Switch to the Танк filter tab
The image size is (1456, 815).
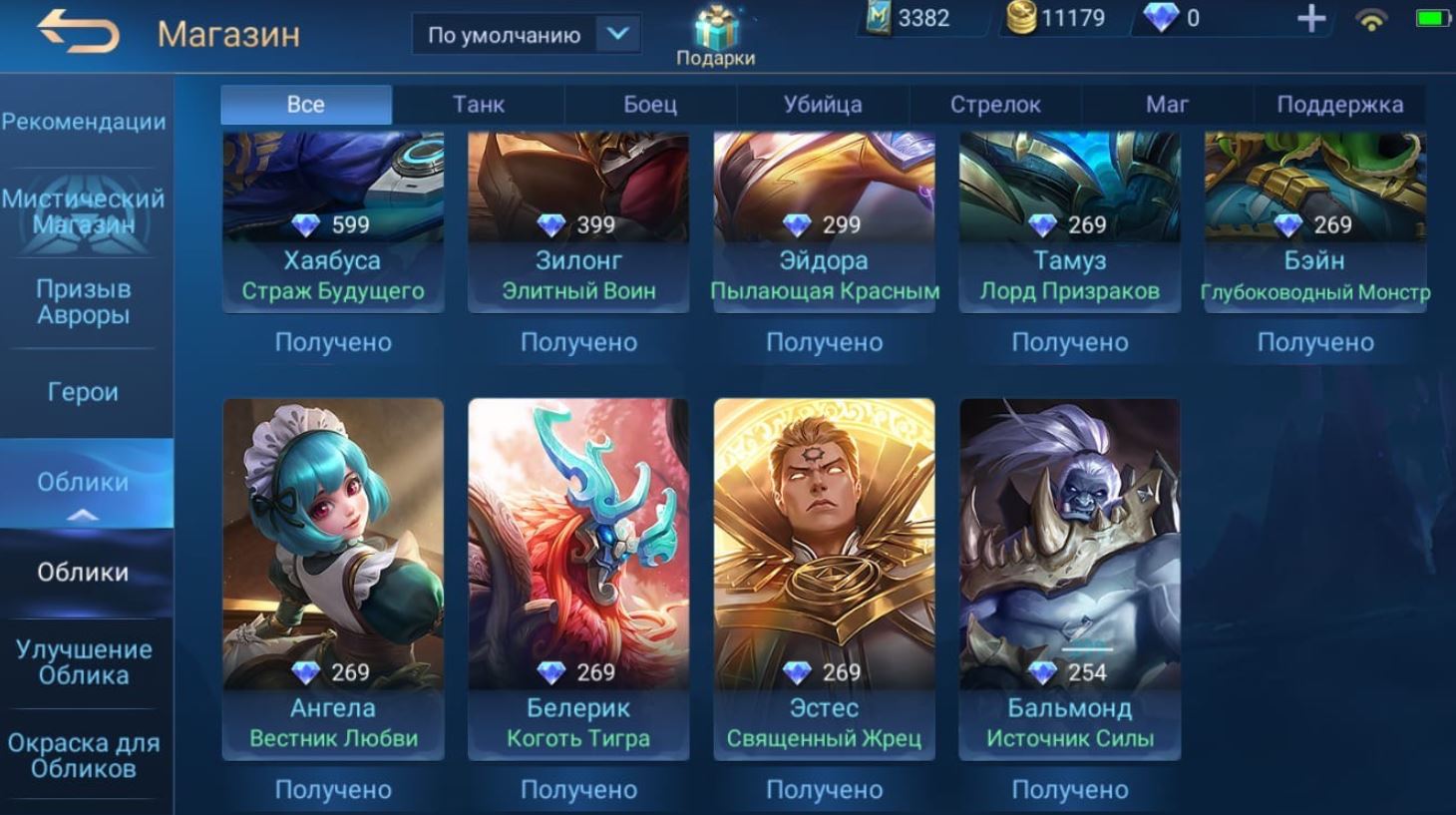click(479, 105)
